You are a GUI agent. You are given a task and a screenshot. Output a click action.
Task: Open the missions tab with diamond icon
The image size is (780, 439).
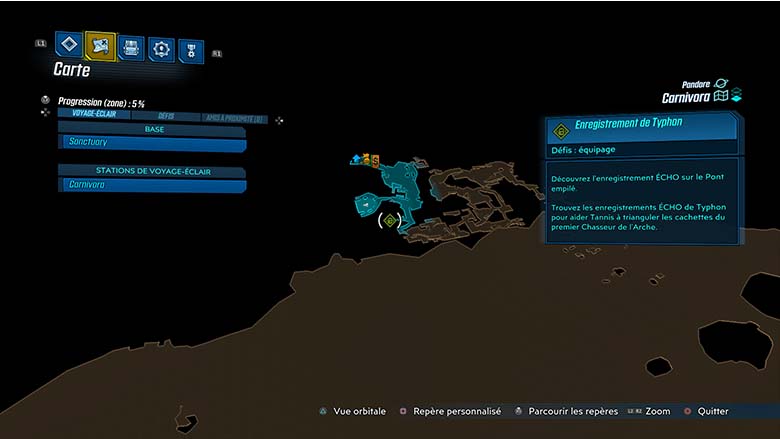(67, 45)
